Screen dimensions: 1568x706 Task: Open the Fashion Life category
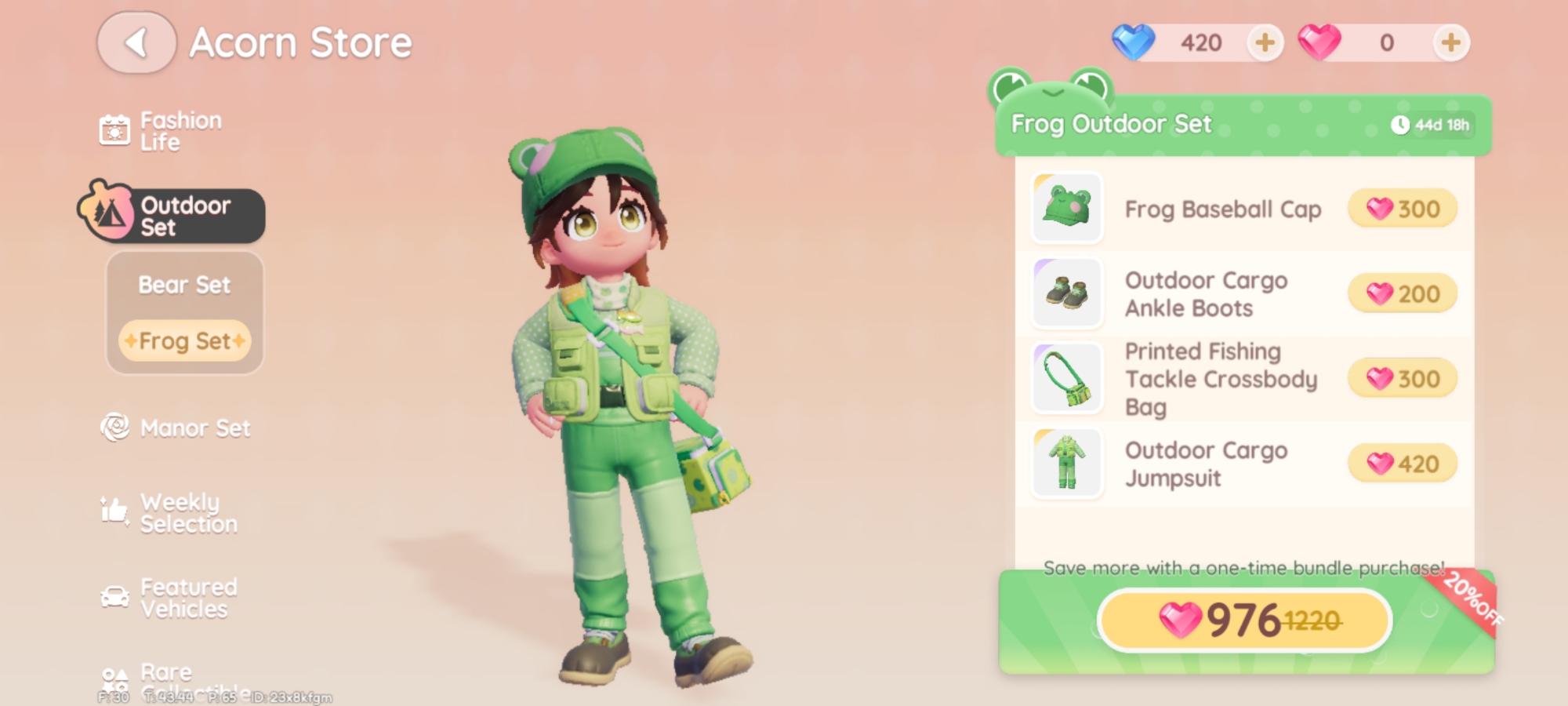(162, 131)
